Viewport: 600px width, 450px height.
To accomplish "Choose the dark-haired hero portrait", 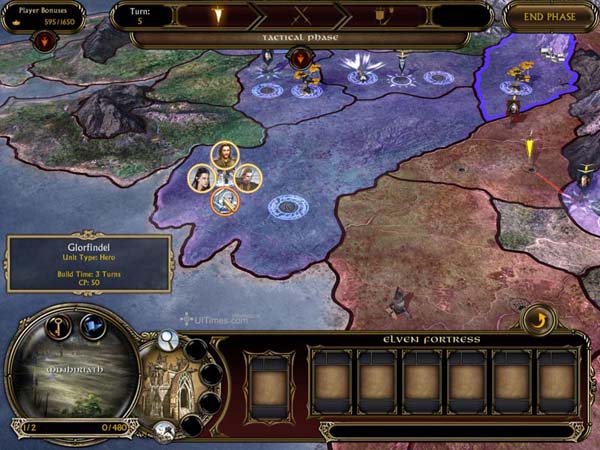I will click(202, 178).
